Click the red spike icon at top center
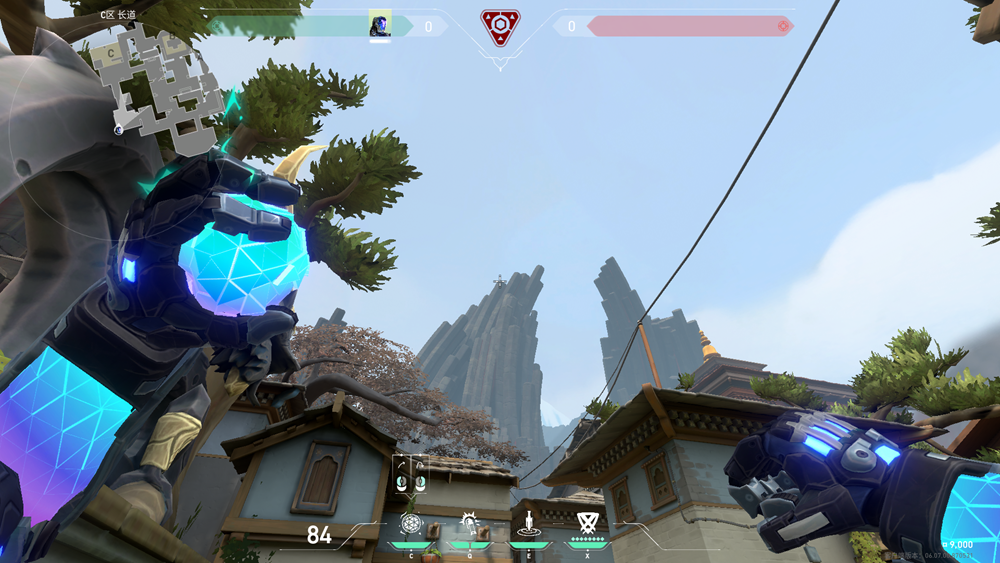Image resolution: width=1000 pixels, height=563 pixels. pos(498,26)
